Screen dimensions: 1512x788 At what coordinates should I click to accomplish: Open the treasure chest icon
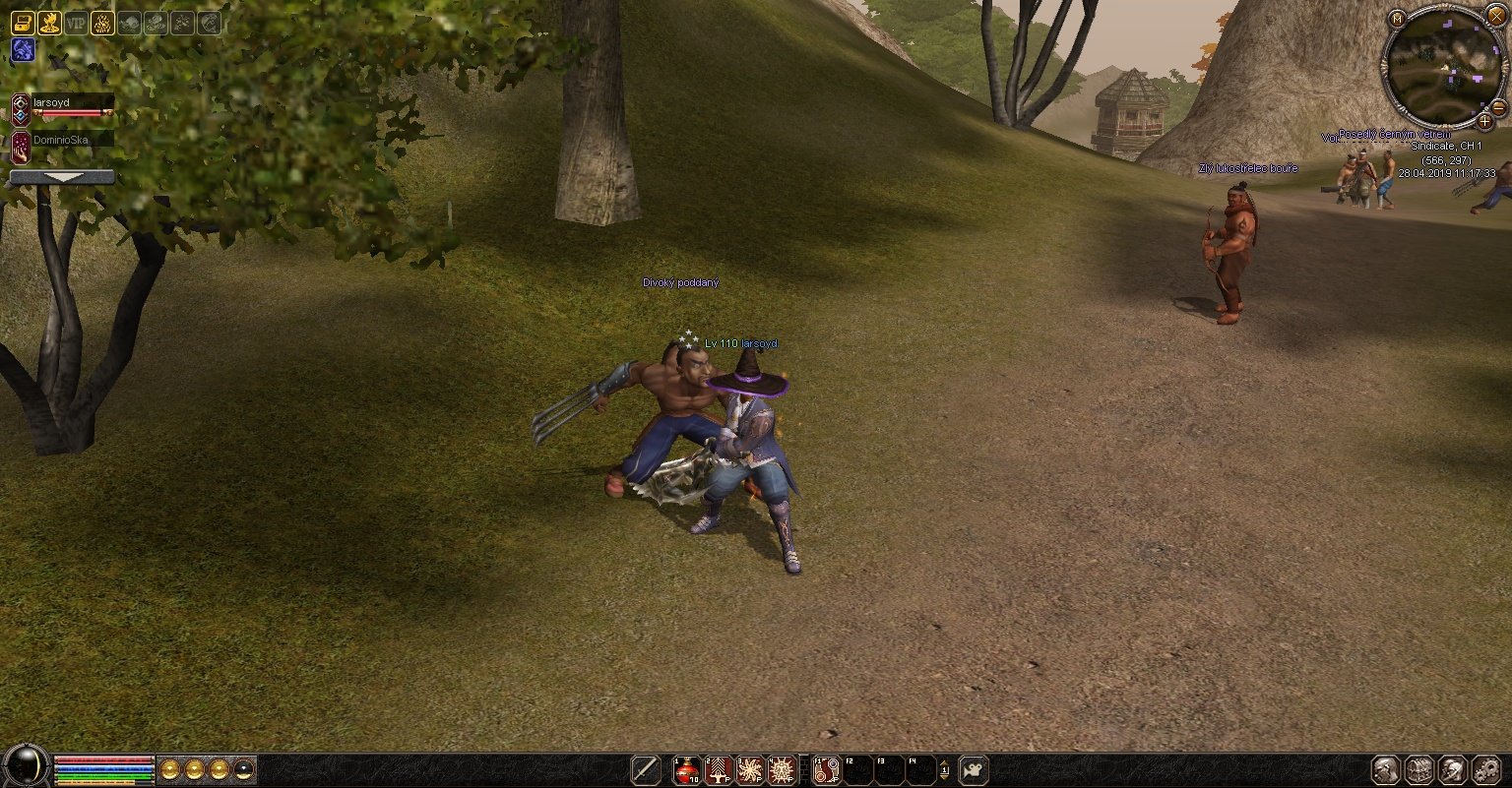[x=22, y=24]
